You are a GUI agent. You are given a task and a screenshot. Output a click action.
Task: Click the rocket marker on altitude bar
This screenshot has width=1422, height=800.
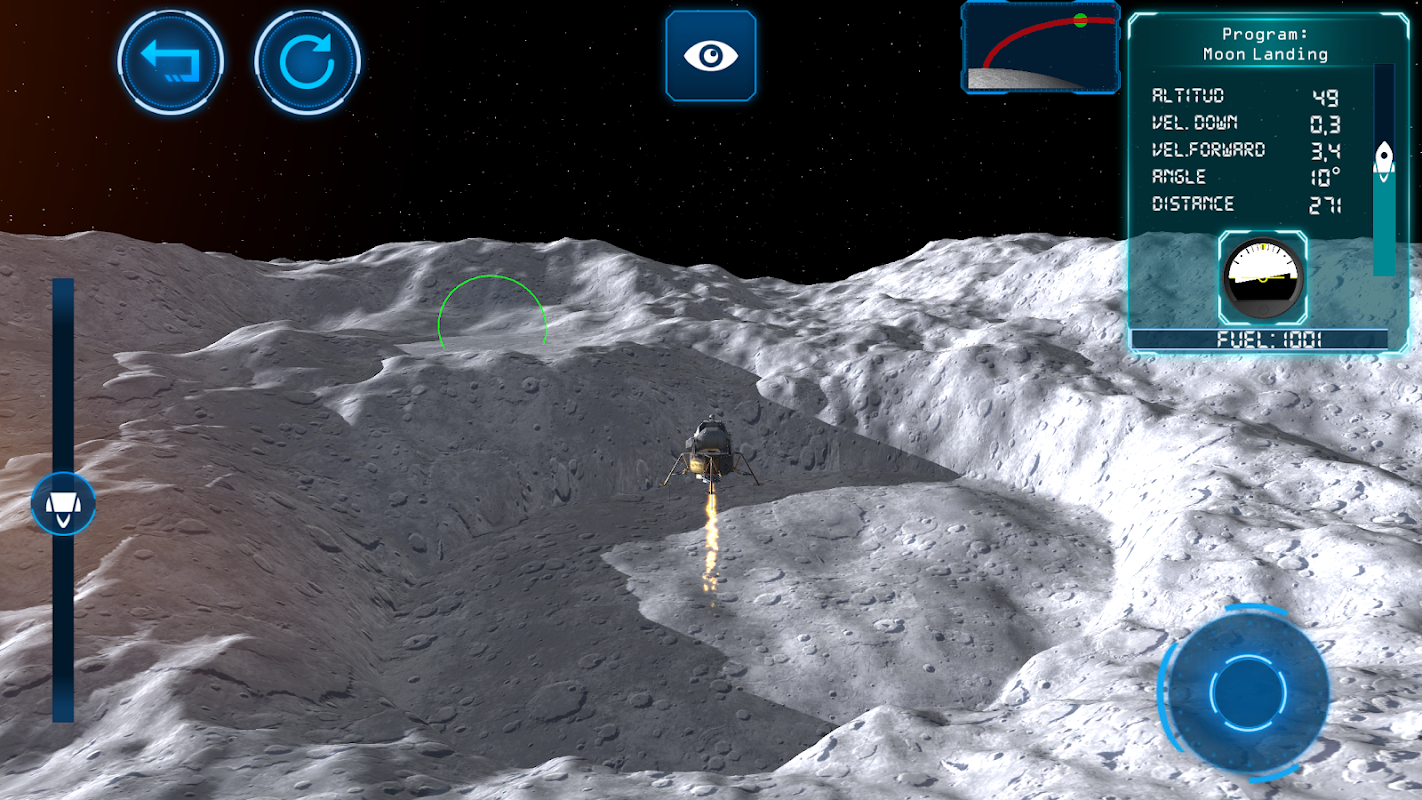(x=1384, y=159)
